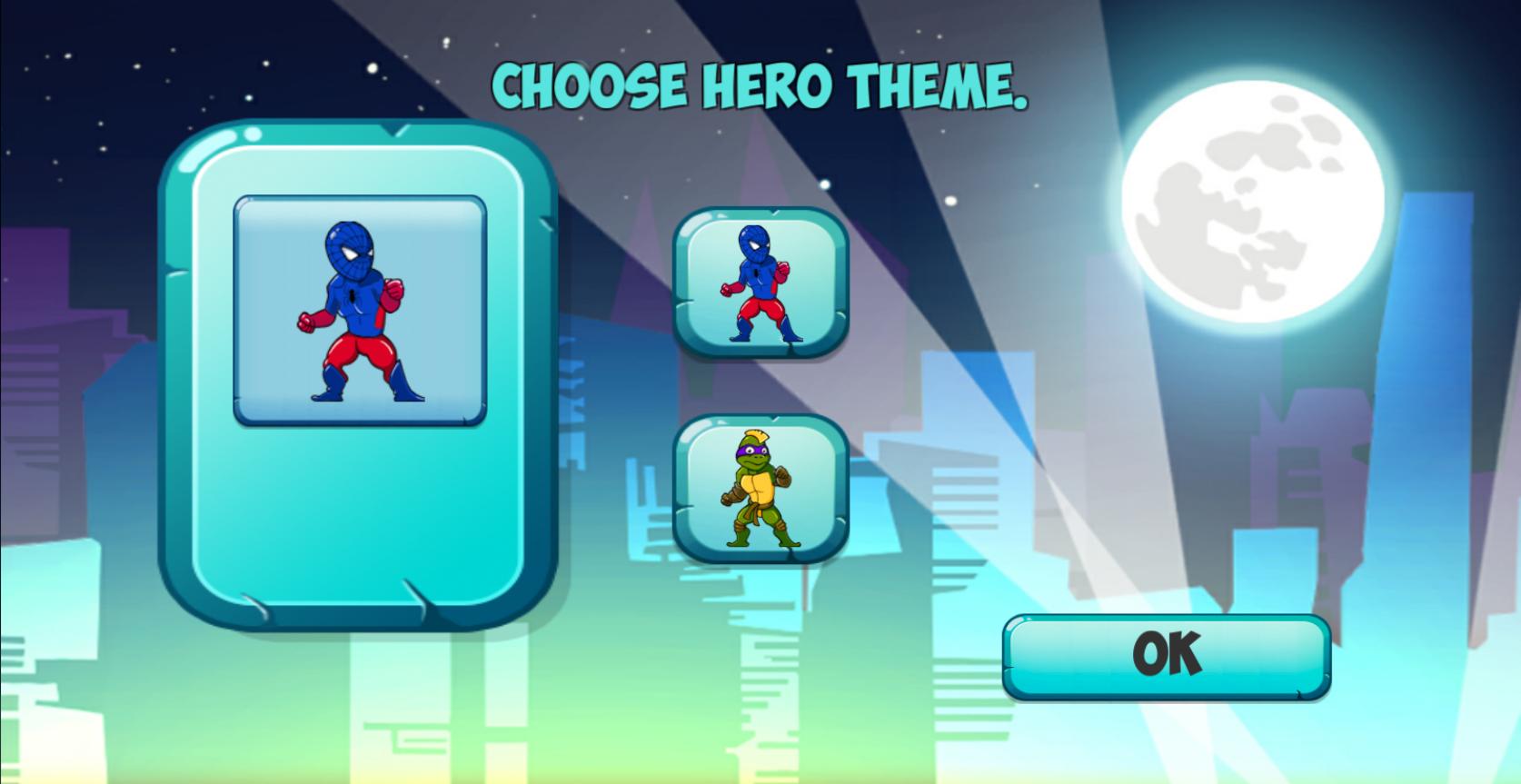Click the Spiderman figure inside the preview frame
The image size is (1521, 784).
pos(357,312)
